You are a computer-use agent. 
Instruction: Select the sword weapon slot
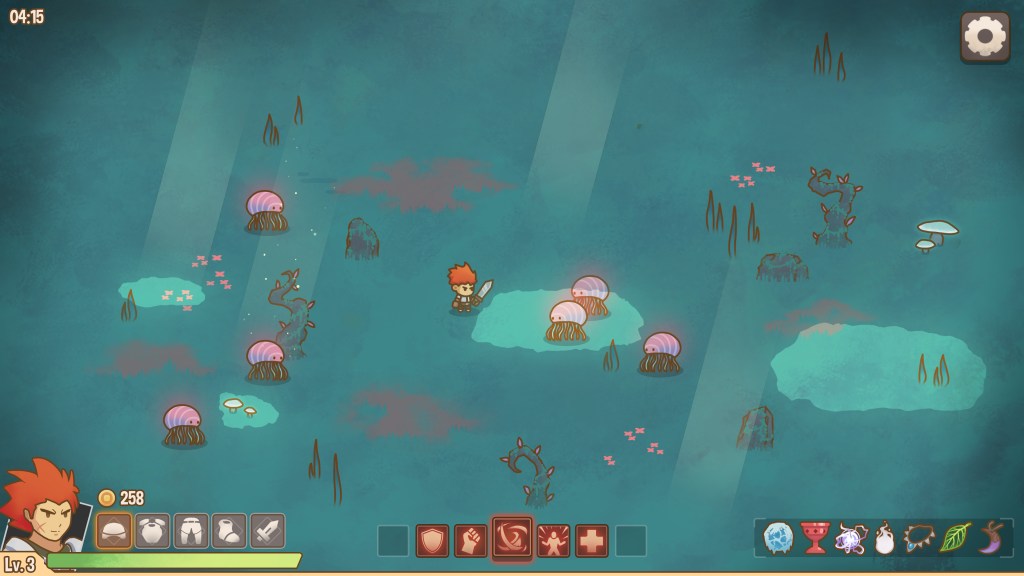pos(267,530)
